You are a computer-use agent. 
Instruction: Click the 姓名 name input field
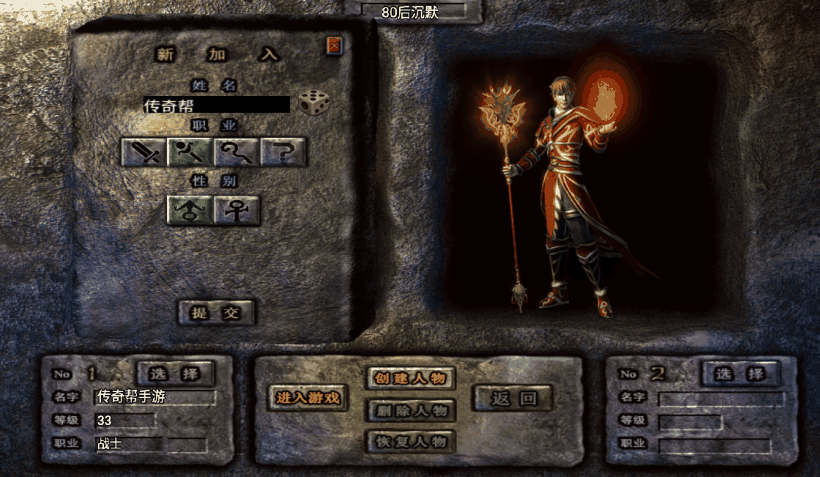(x=216, y=104)
